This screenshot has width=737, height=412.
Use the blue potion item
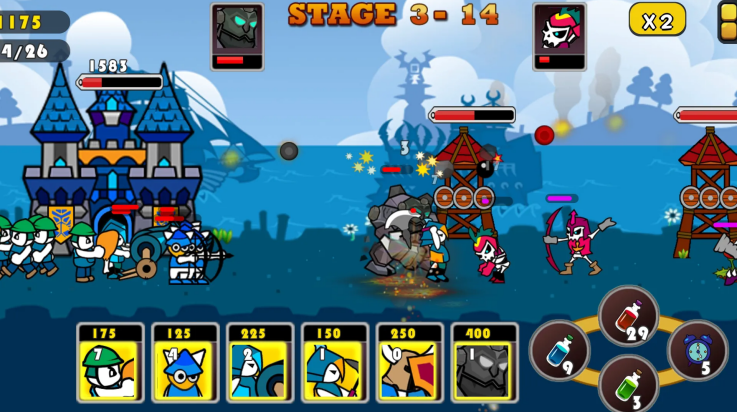coord(559,350)
